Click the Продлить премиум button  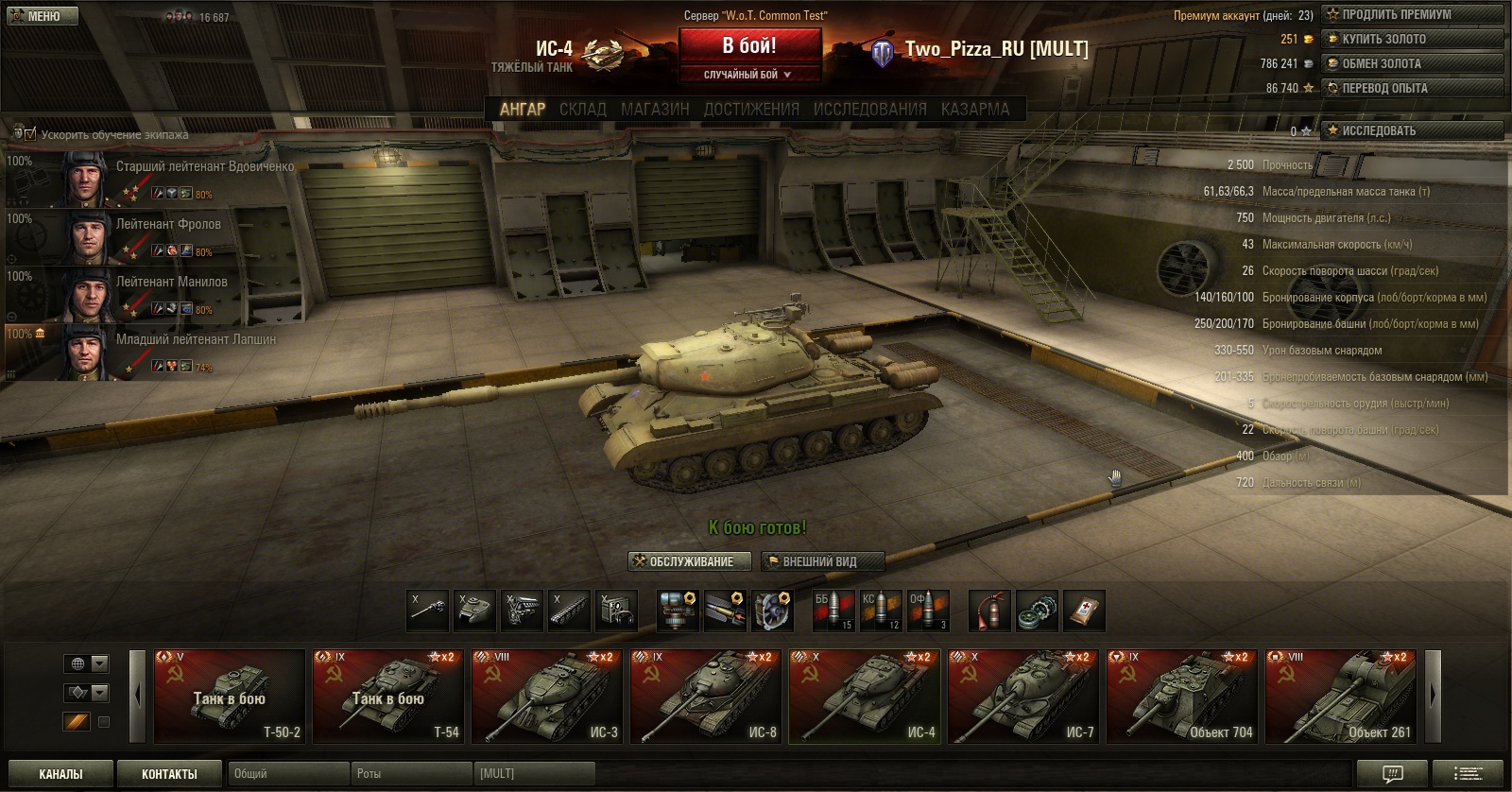click(1411, 14)
